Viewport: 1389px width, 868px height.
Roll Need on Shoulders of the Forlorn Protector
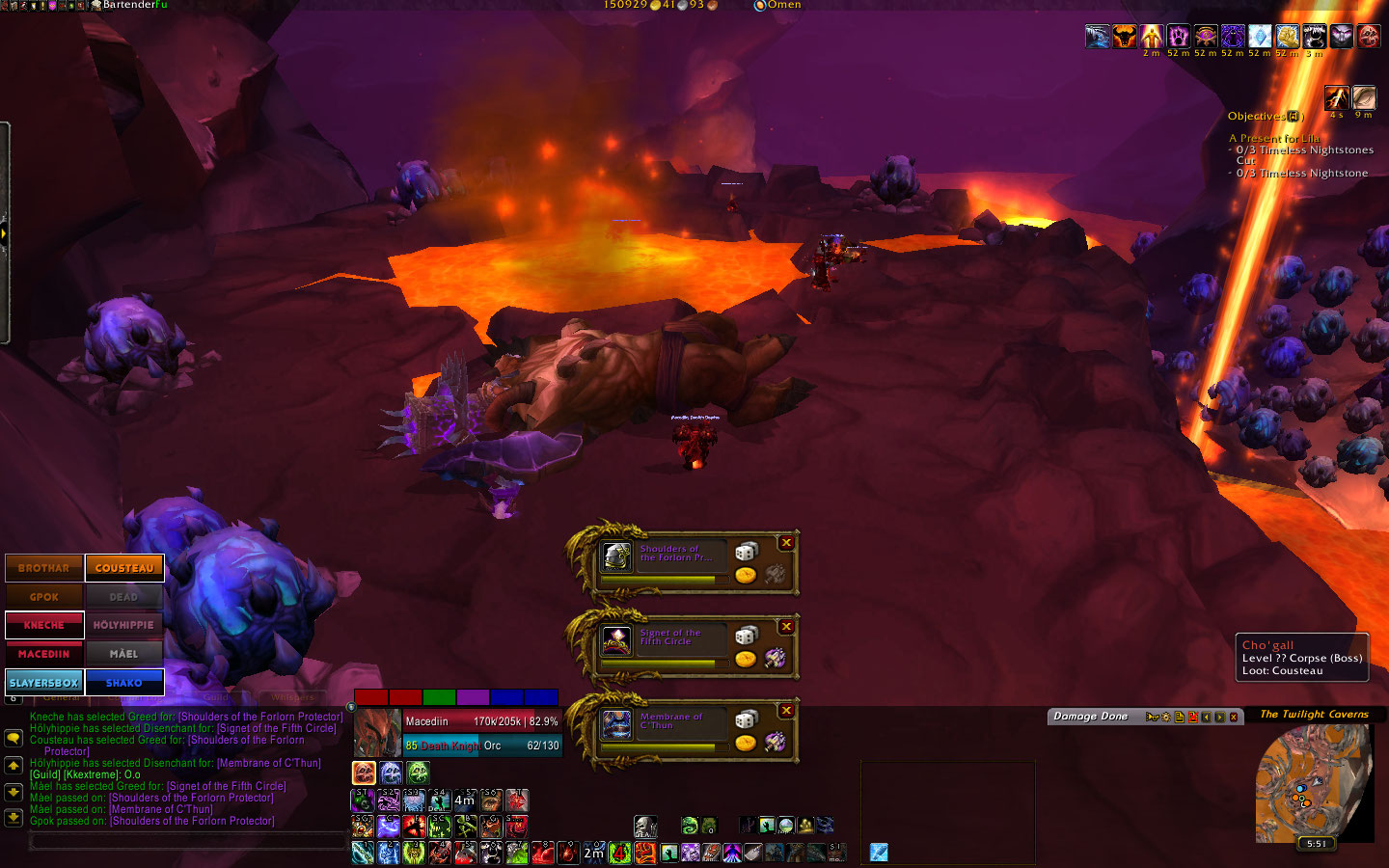(746, 551)
